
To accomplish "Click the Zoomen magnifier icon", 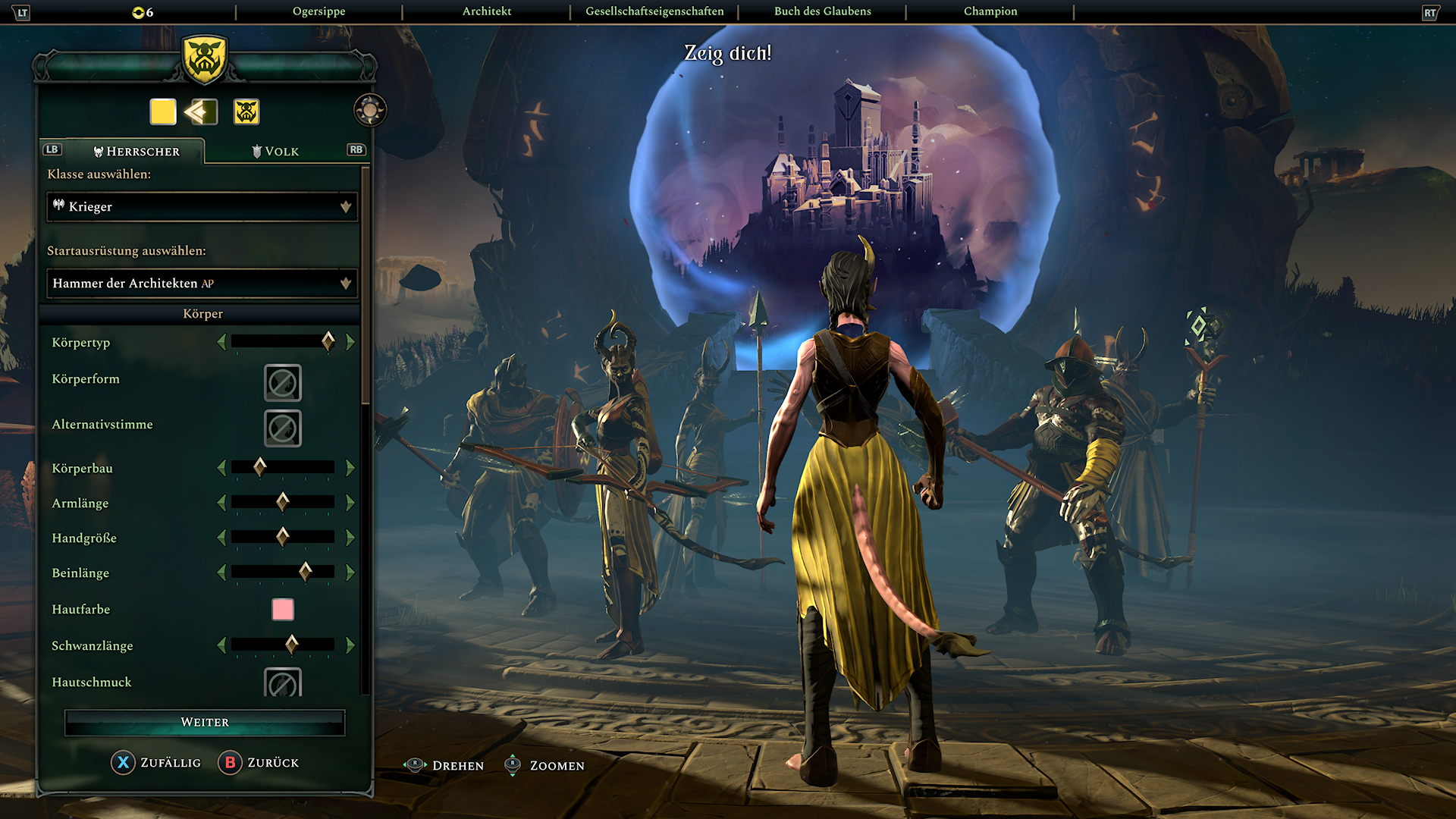I will 513,765.
